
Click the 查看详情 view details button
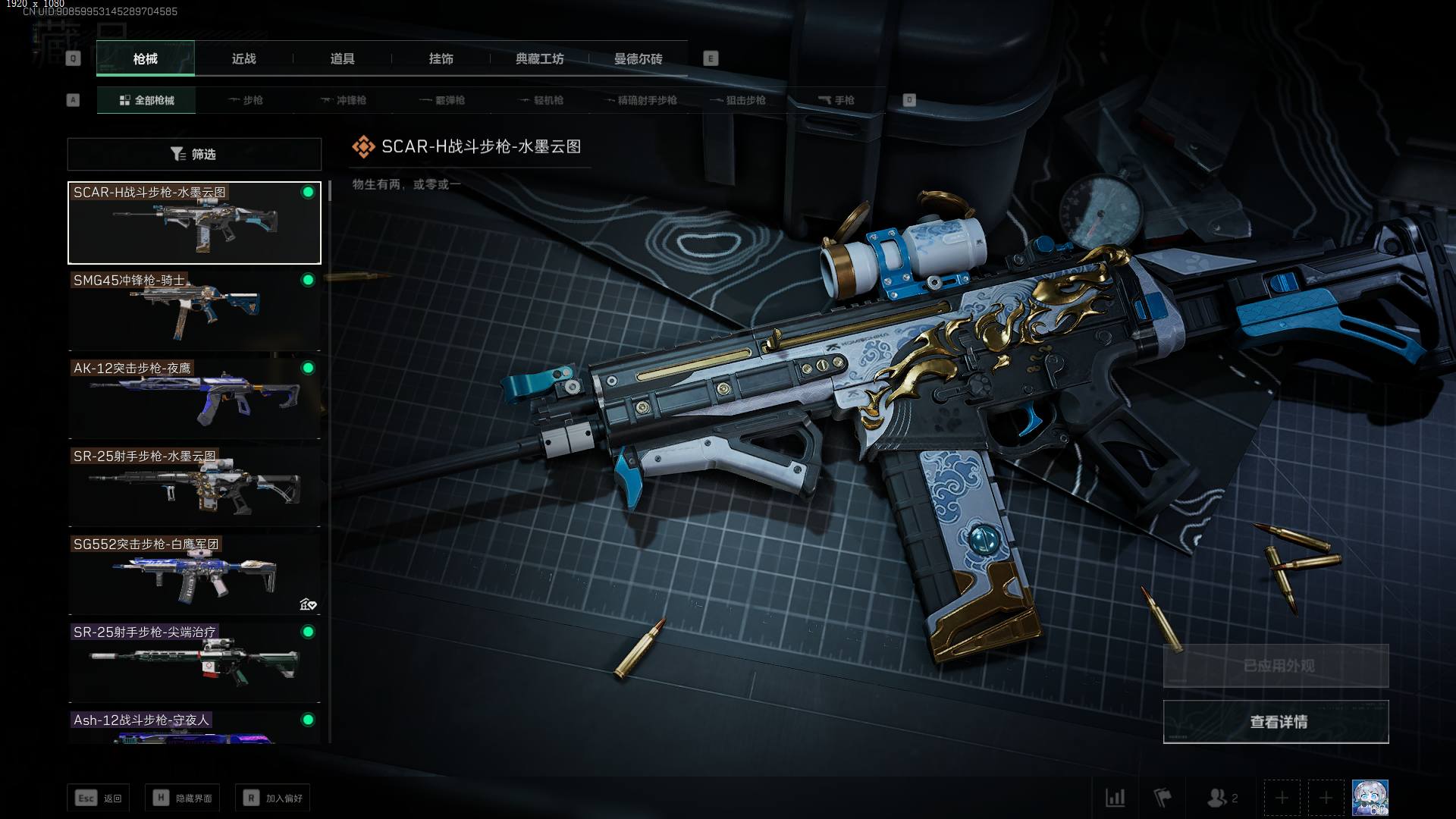tap(1276, 722)
